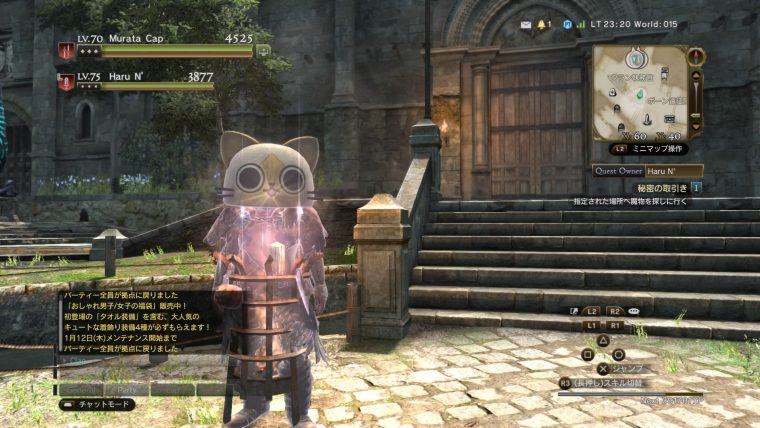760x428 pixels.
Task: Open the mail envelope icon
Action: pos(526,23)
